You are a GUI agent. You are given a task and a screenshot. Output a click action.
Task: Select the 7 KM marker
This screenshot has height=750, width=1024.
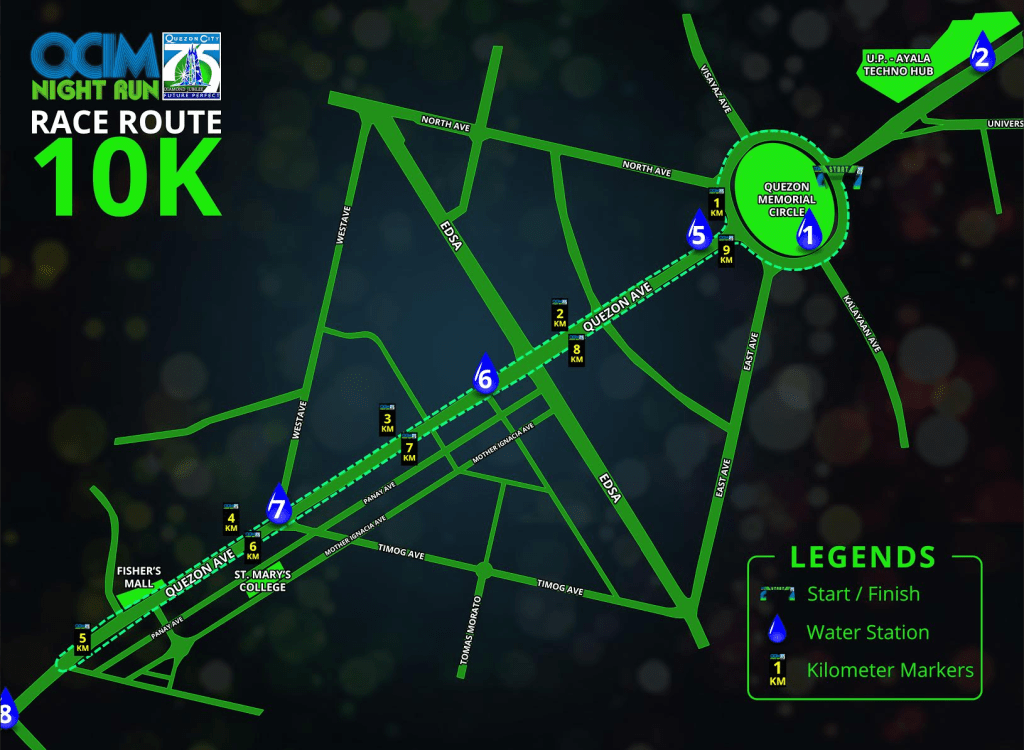click(408, 449)
